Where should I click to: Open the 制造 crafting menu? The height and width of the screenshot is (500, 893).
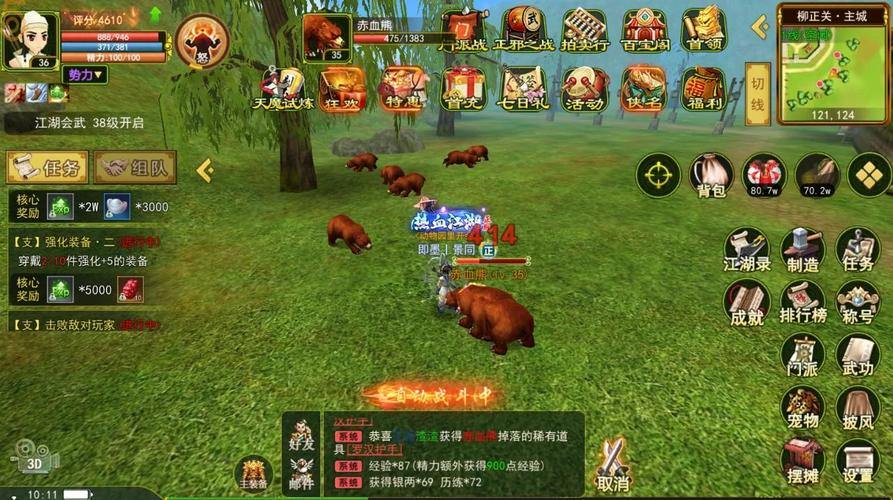[802, 249]
